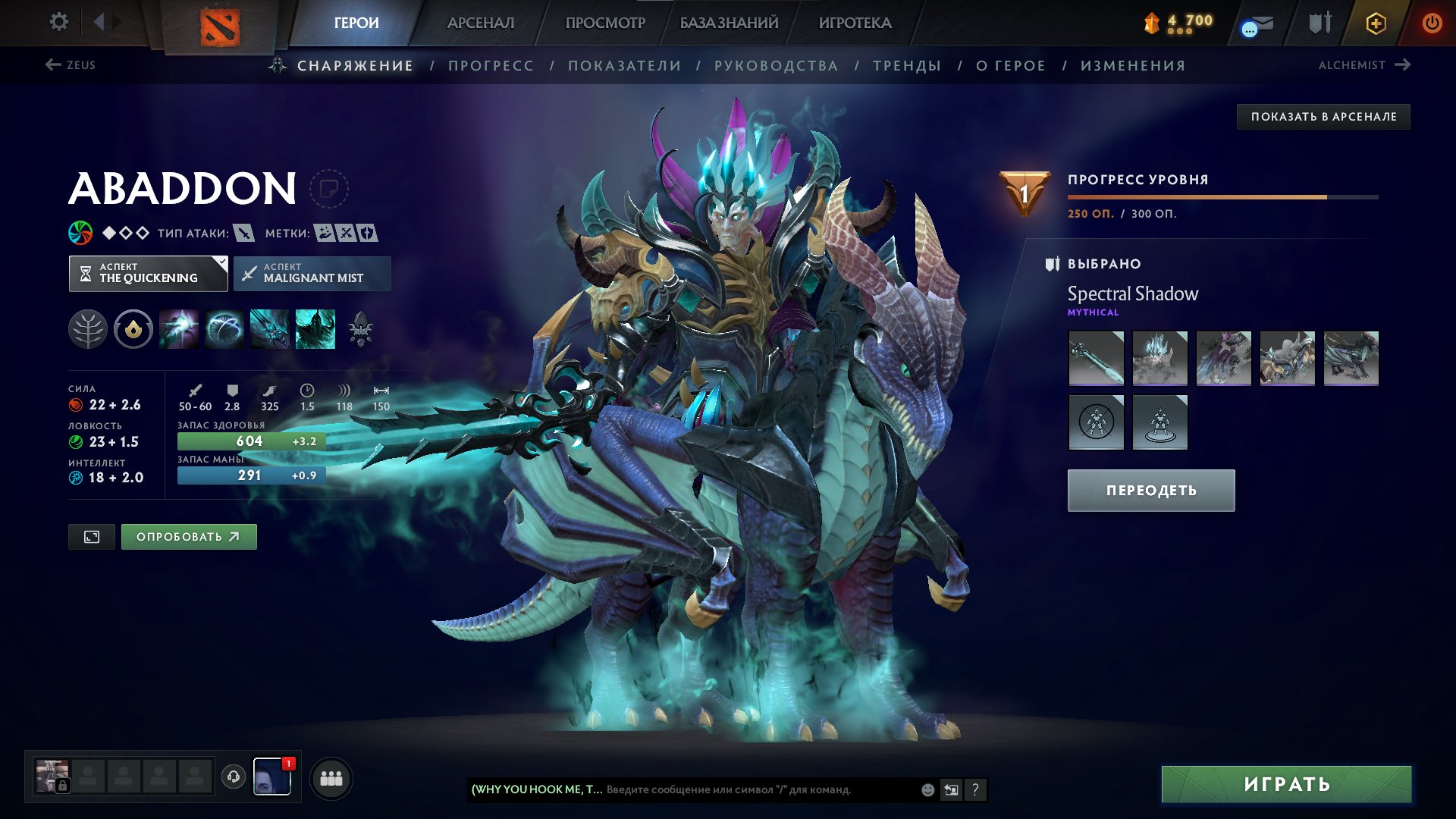Select the MALIGNANT MIST aspect
This screenshot has height=819, width=1456.
click(312, 273)
